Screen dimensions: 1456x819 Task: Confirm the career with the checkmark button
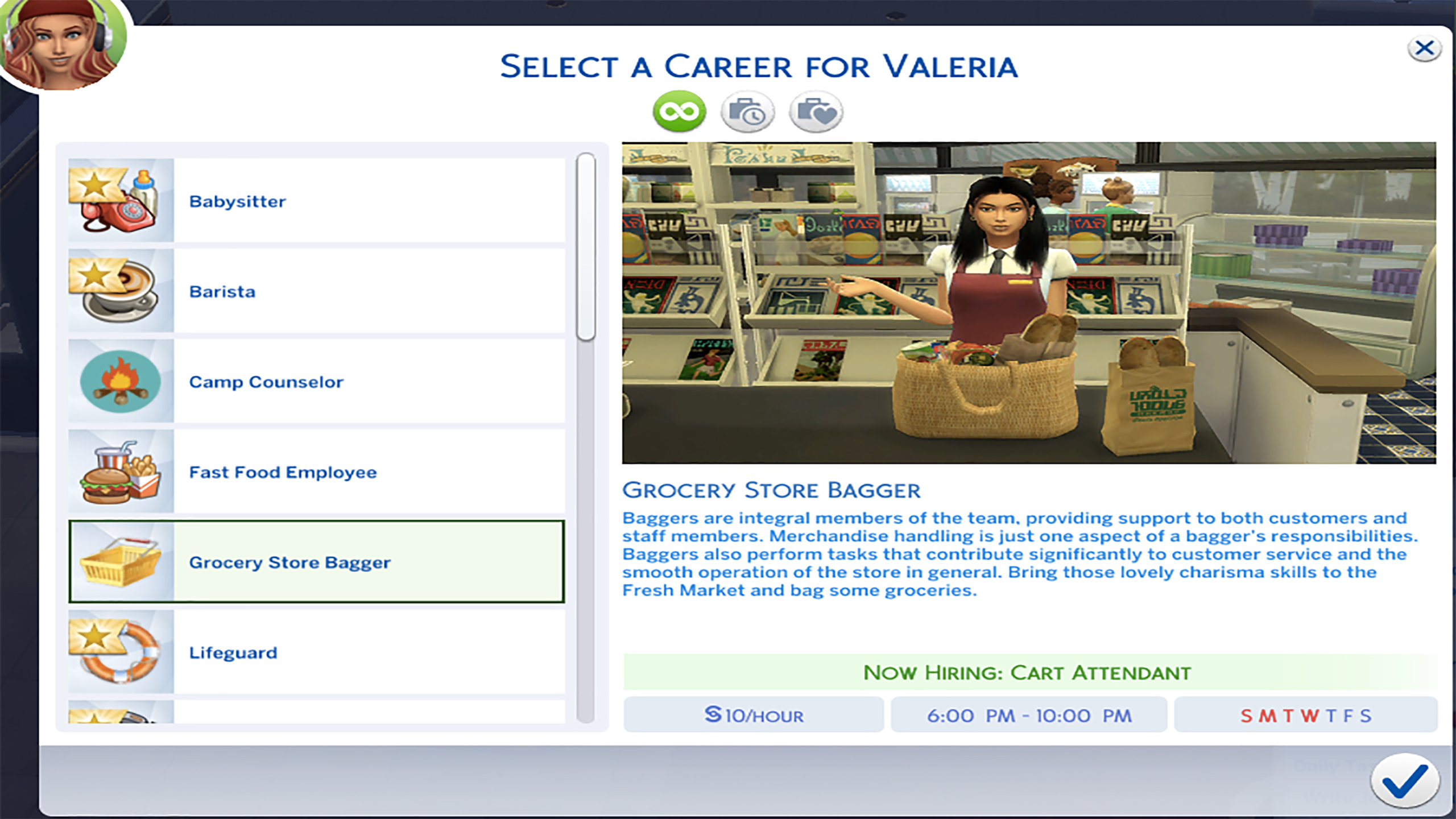[1404, 781]
